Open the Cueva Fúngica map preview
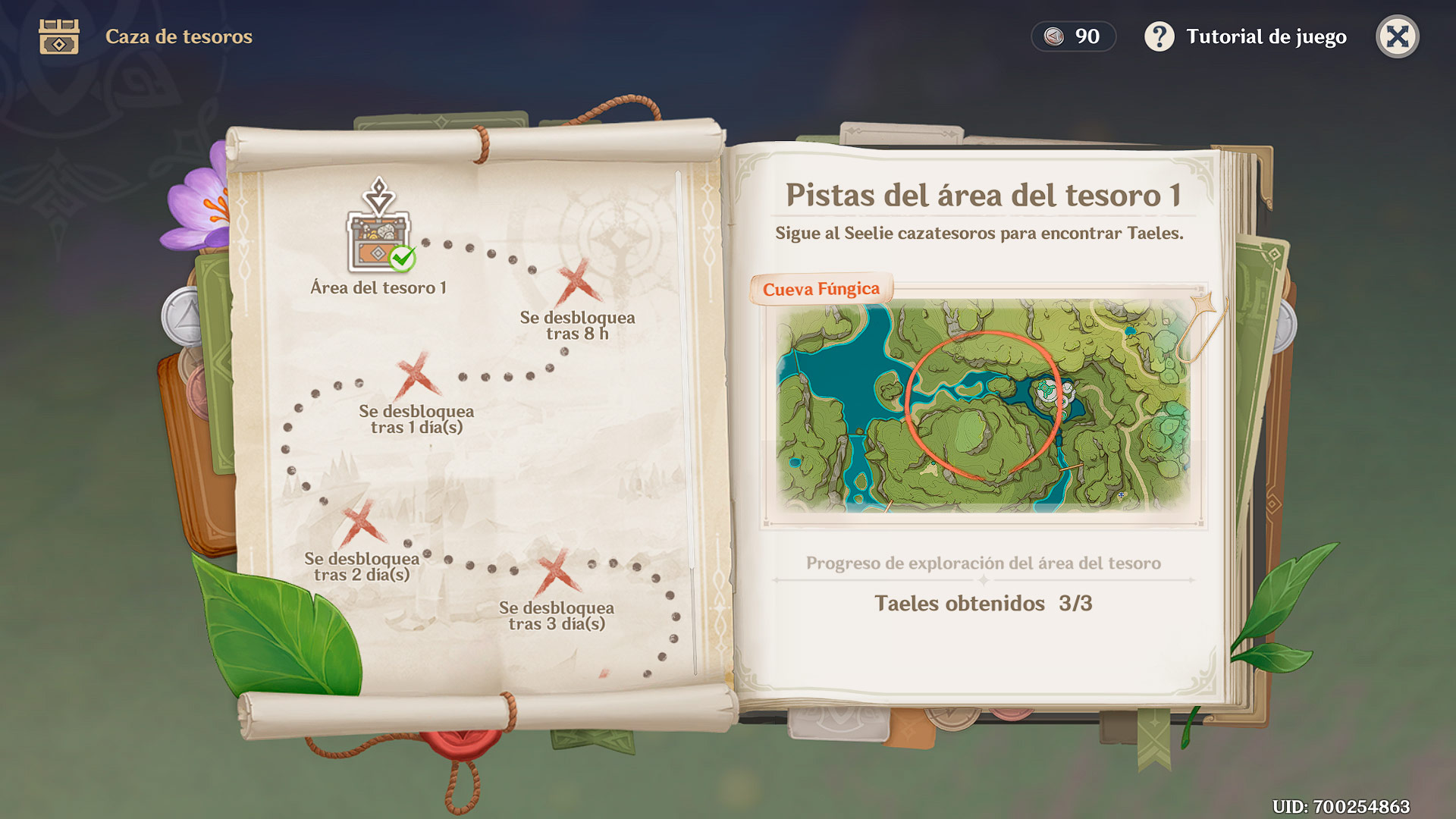The image size is (1456, 819). 983,406
